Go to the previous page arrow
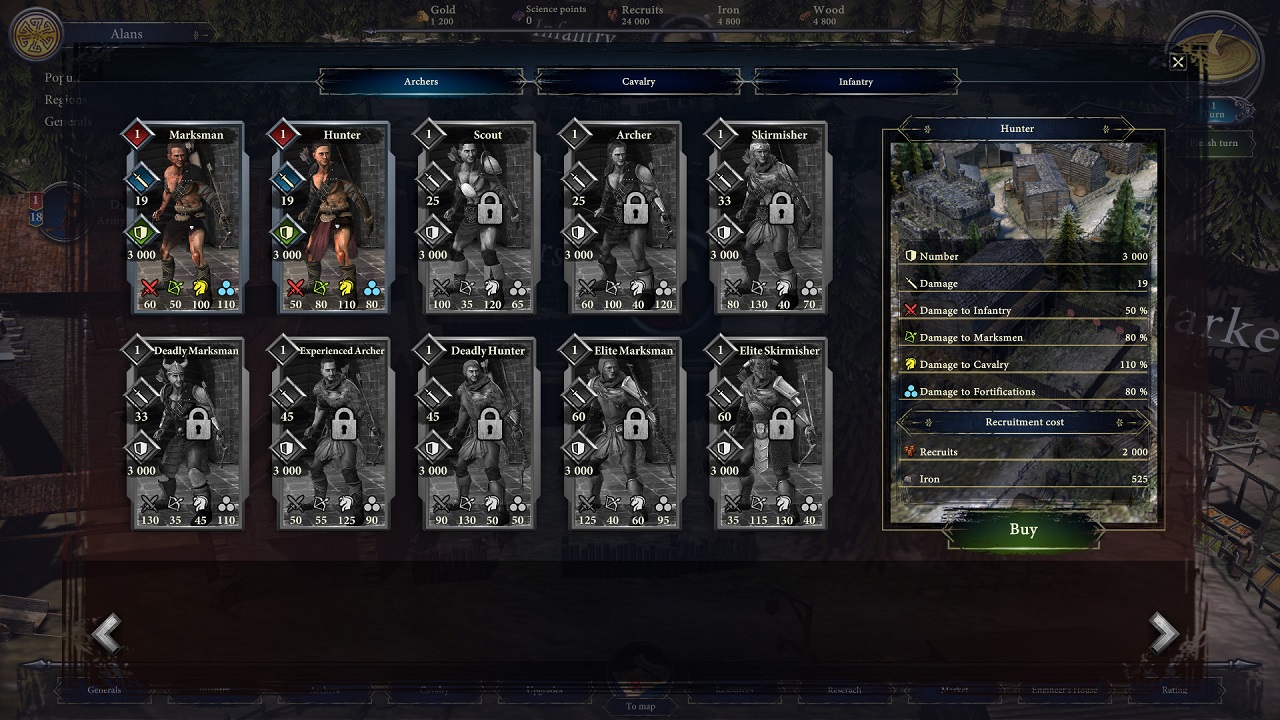 (106, 633)
